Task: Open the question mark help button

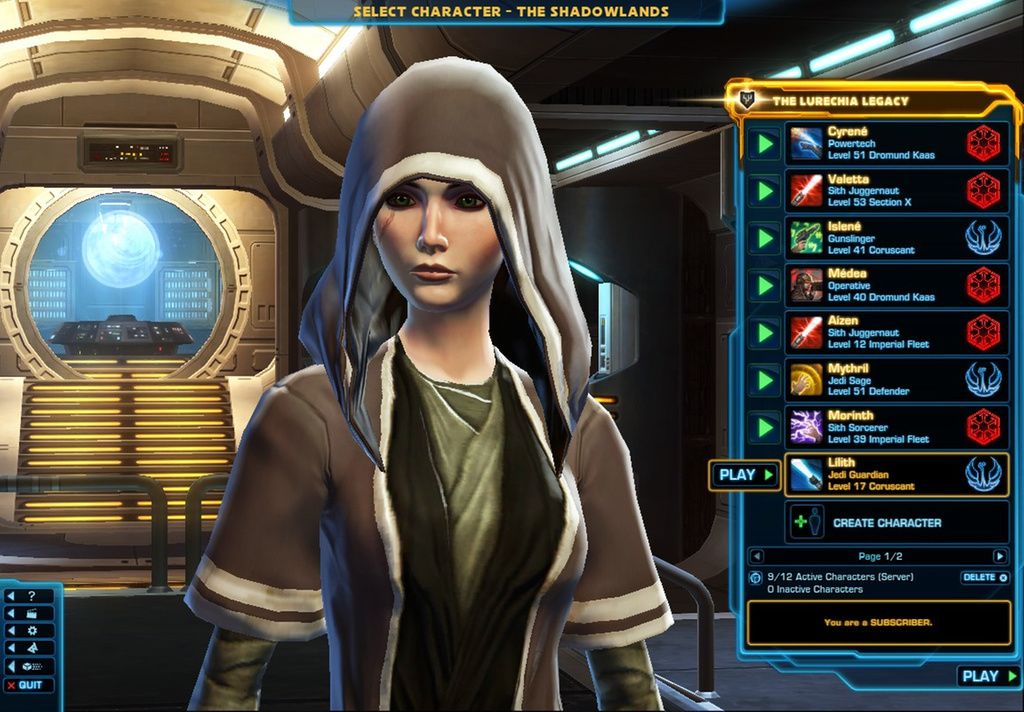Action: 30,596
